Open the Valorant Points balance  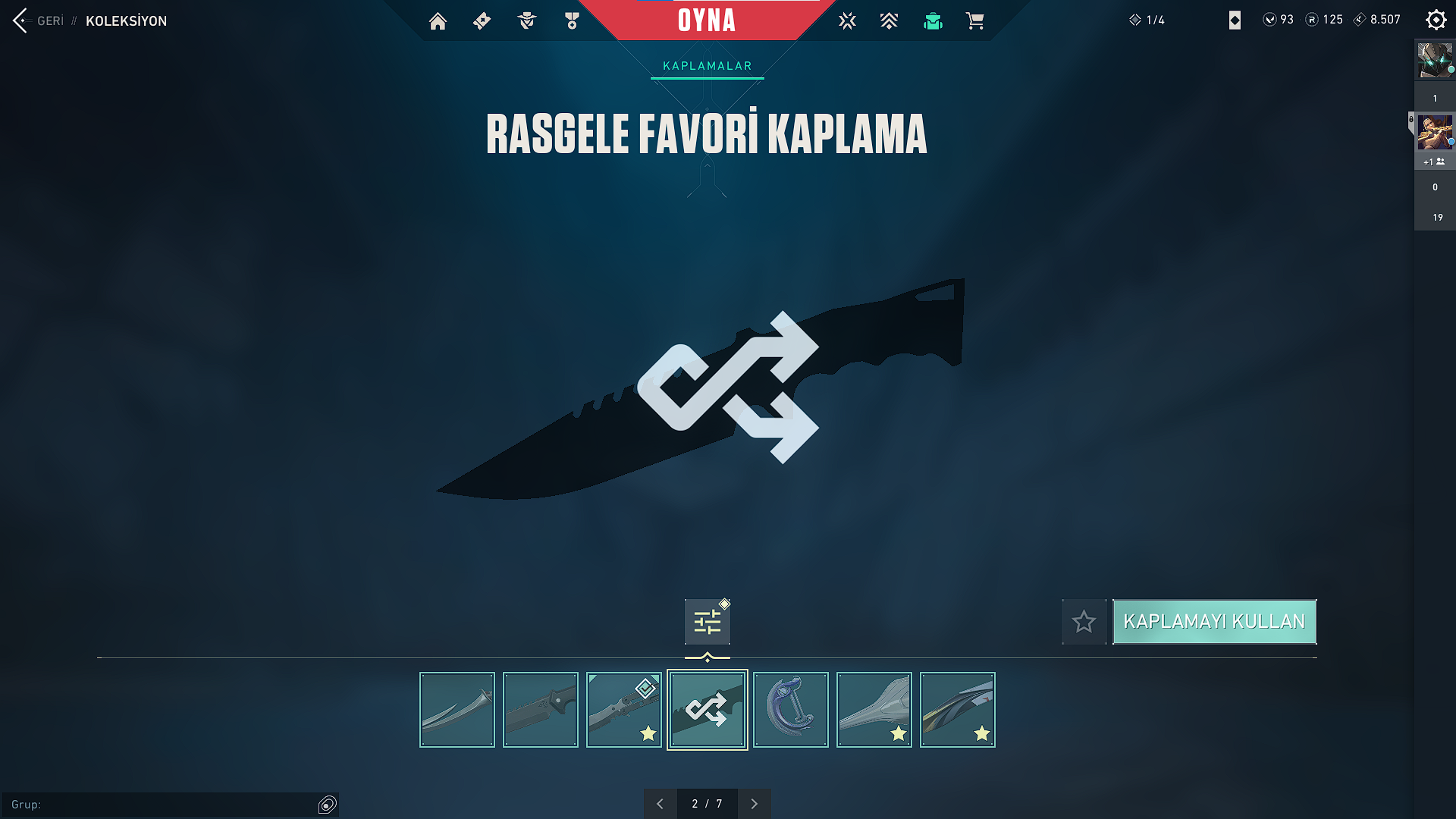pos(1279,20)
